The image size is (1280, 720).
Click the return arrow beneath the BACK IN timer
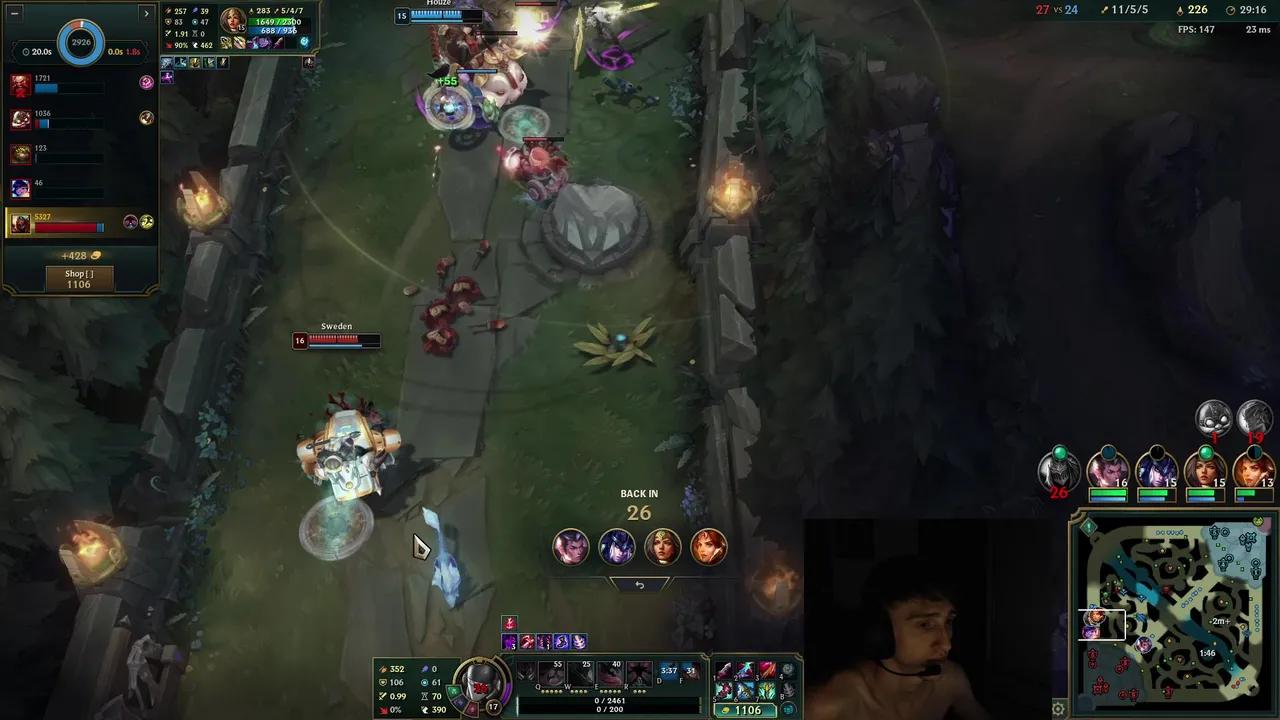point(639,584)
